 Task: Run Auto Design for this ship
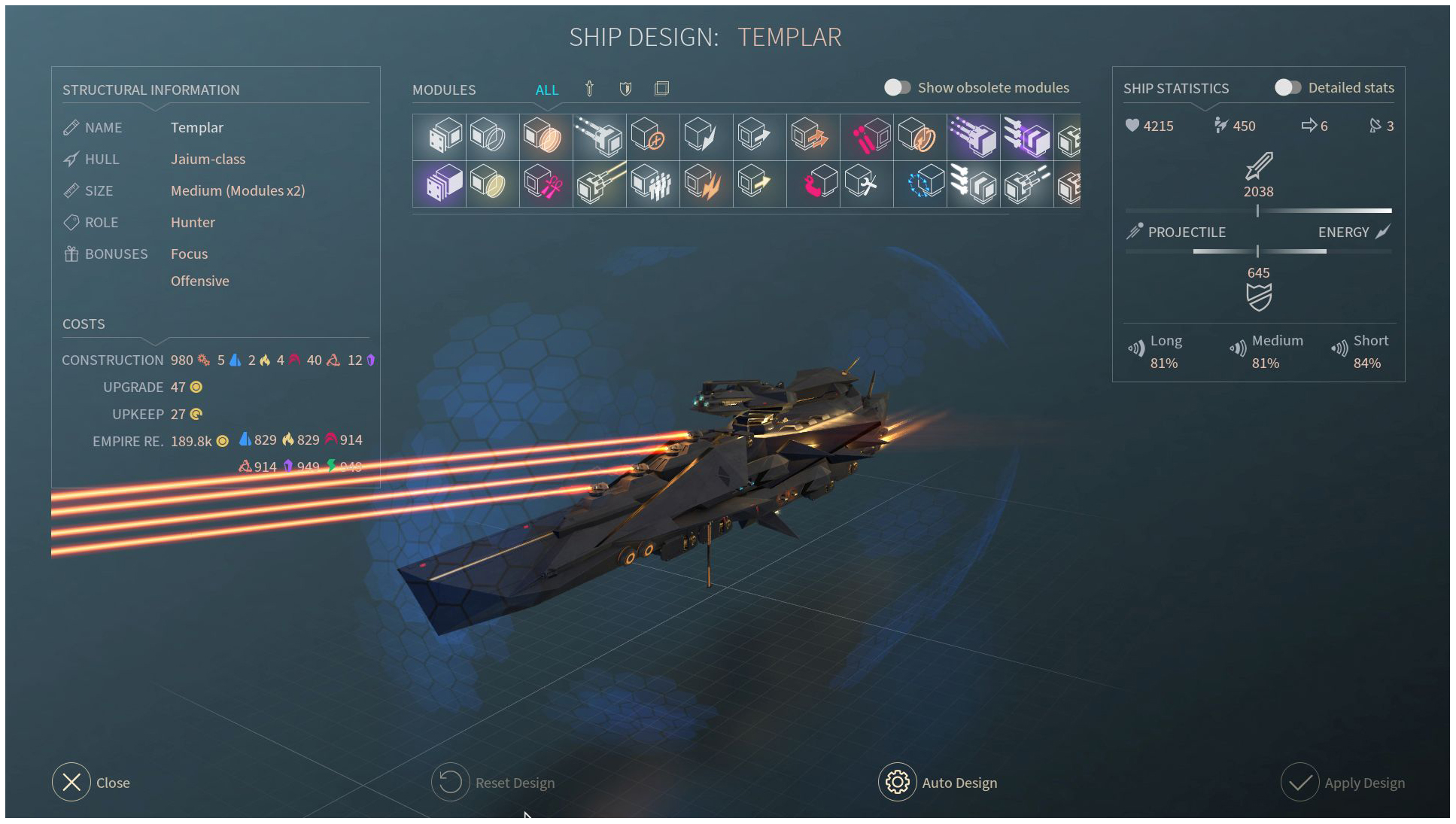[898, 783]
